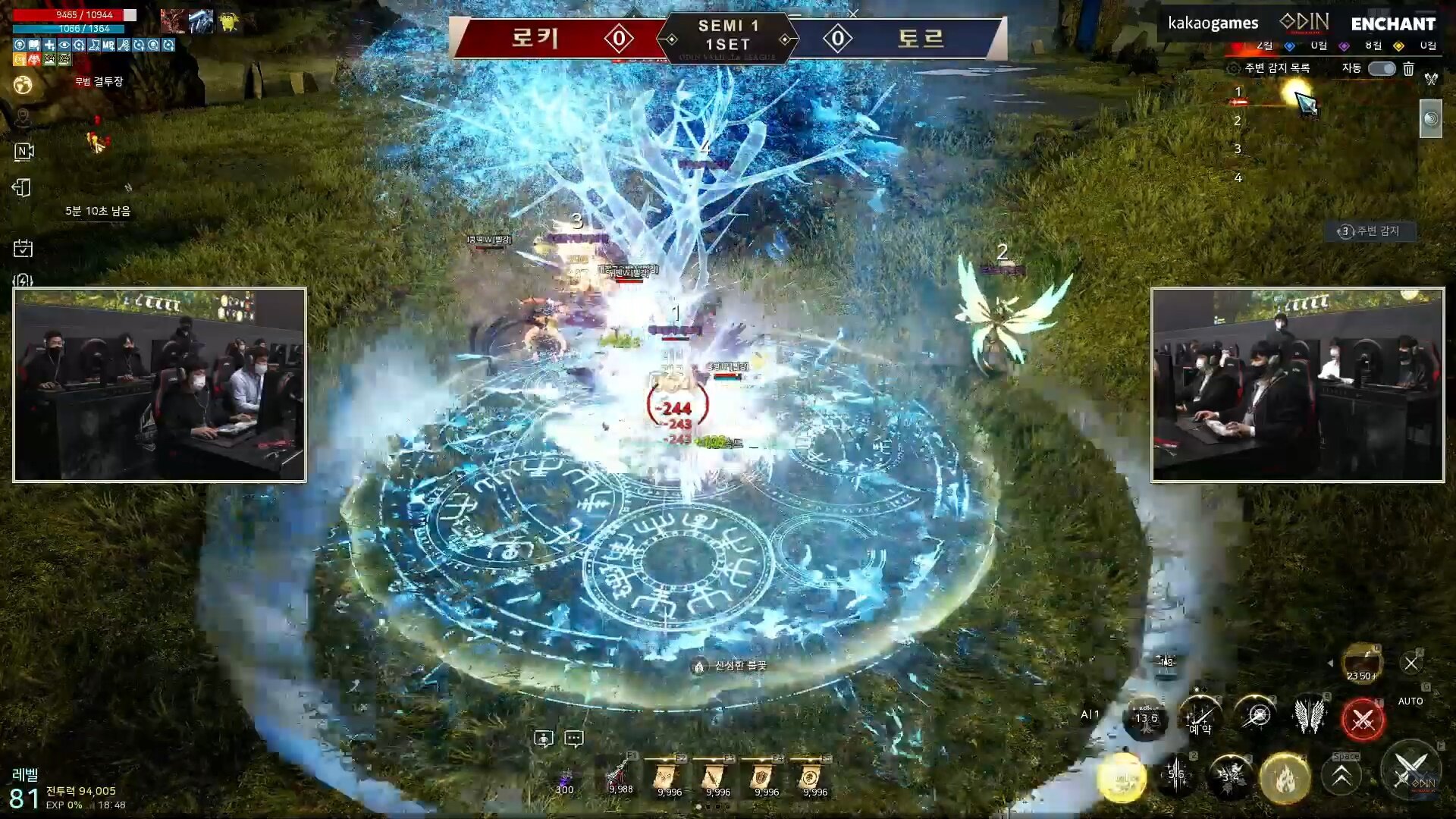Use the golden flame skill

point(1285,778)
